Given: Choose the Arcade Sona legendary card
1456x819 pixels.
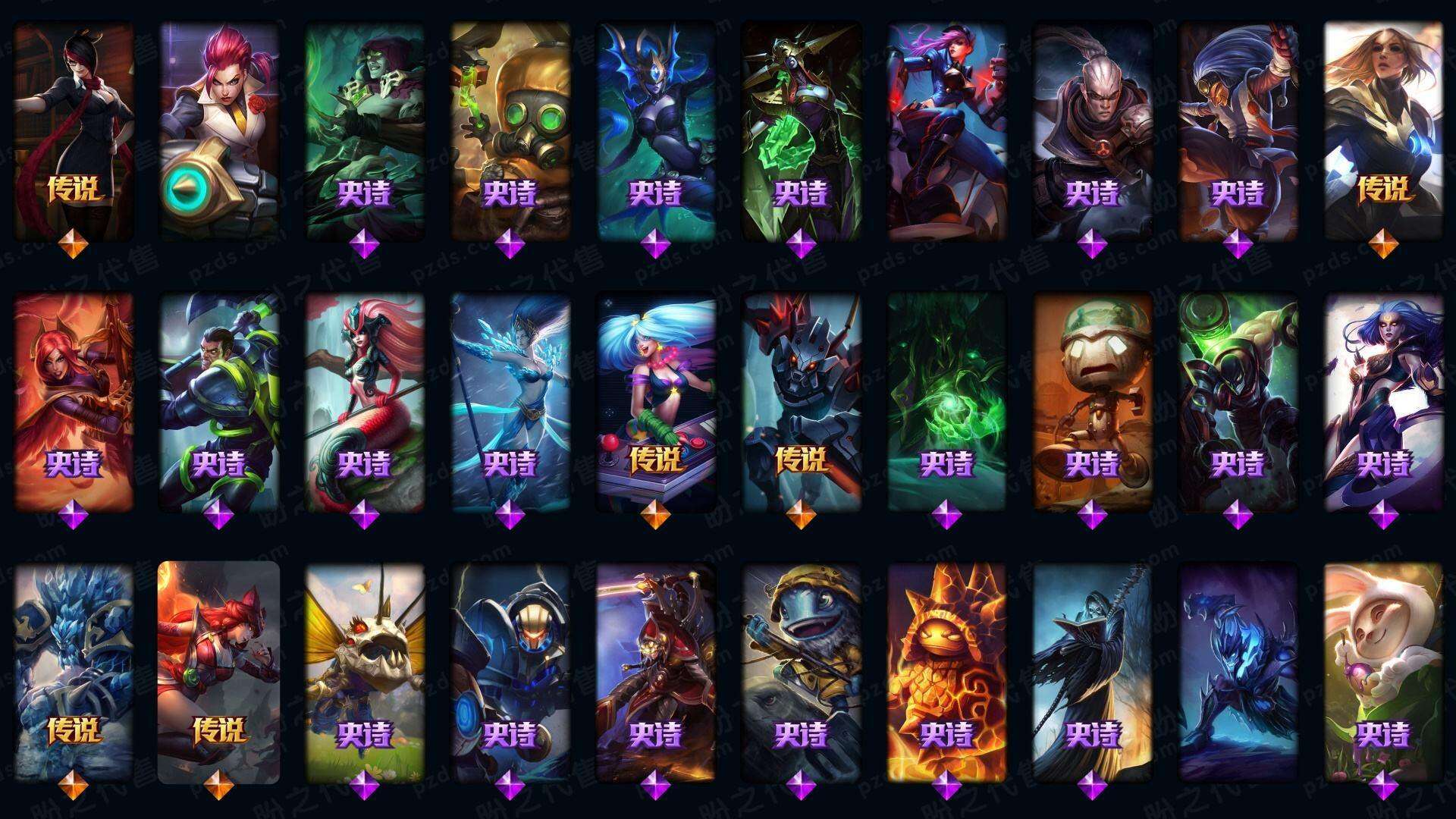Looking at the screenshot, I should click(x=656, y=402).
